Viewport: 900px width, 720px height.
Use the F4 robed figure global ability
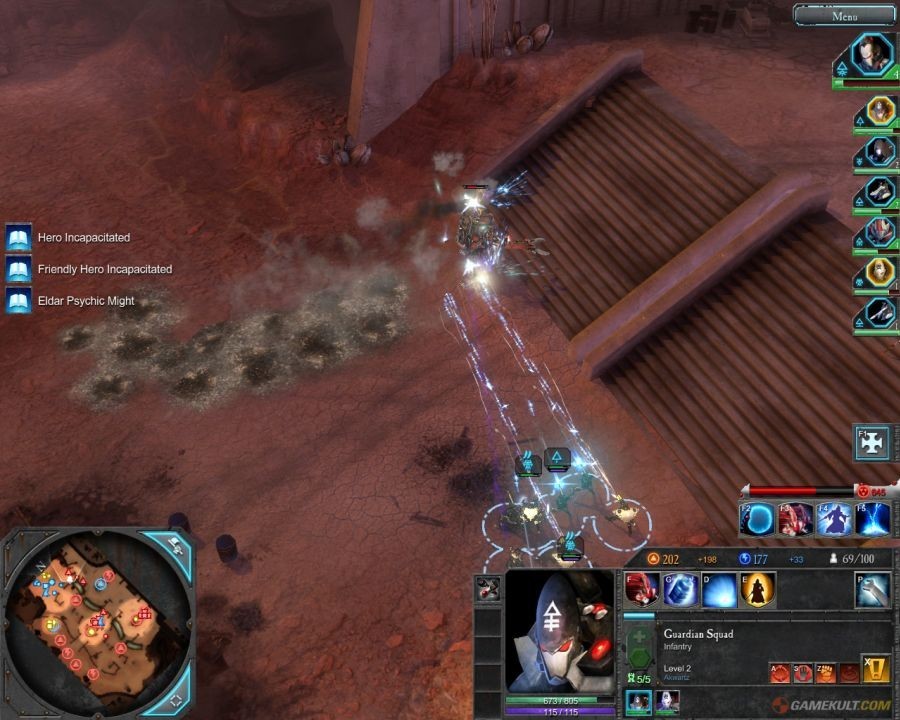coord(834,520)
